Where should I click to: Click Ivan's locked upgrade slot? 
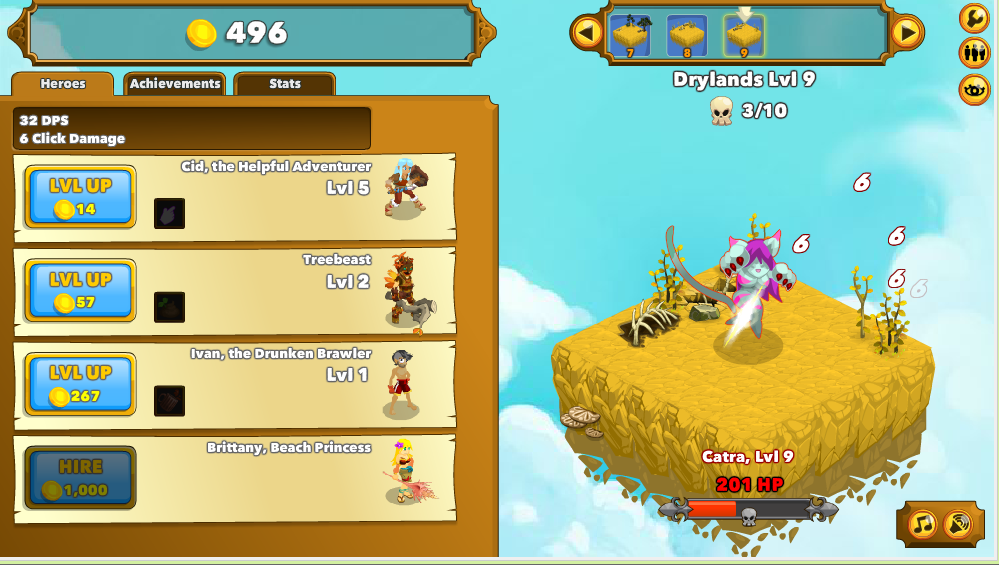169,400
